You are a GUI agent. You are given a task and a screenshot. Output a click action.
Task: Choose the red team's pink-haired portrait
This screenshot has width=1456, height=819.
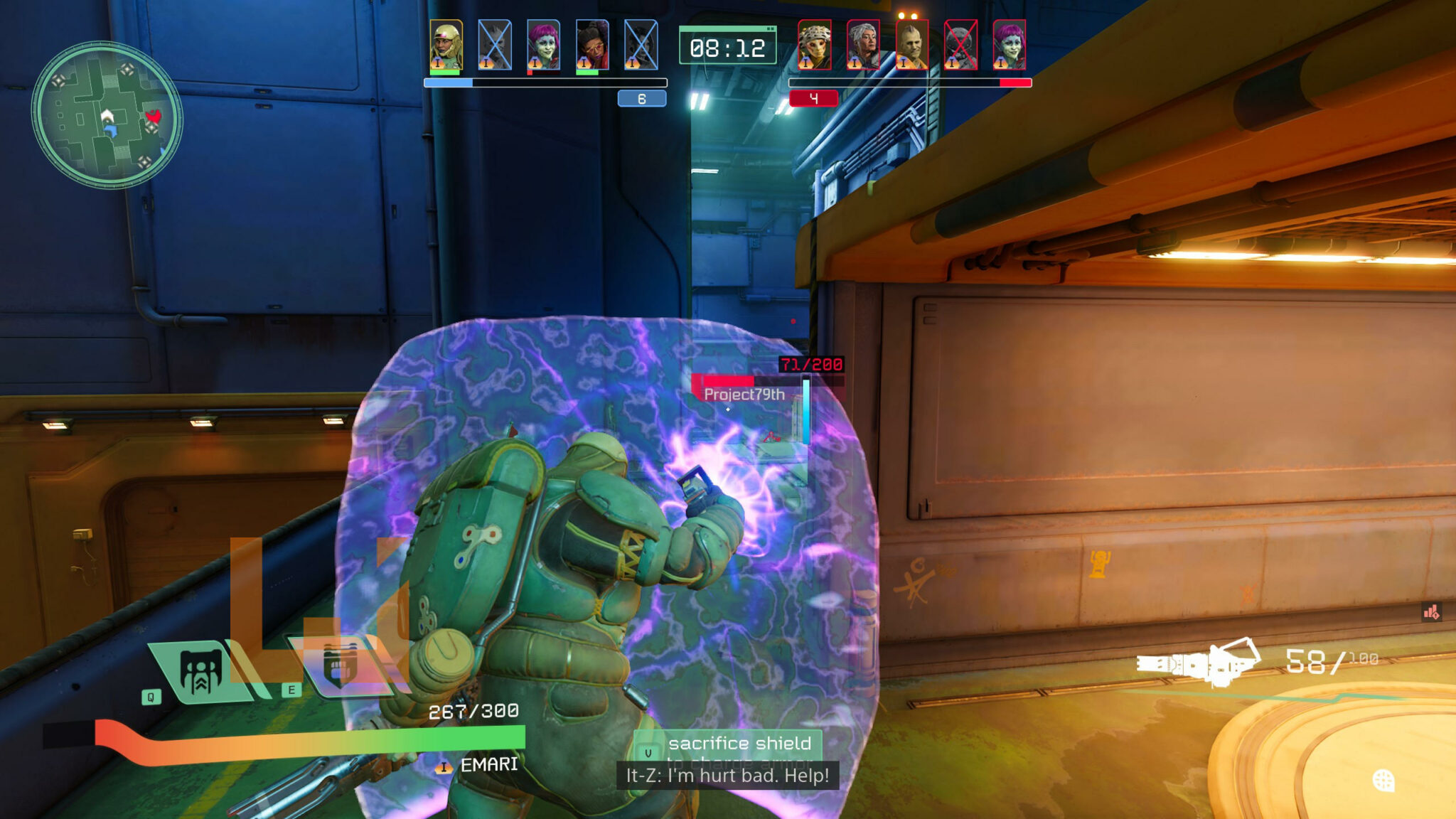tap(1009, 44)
